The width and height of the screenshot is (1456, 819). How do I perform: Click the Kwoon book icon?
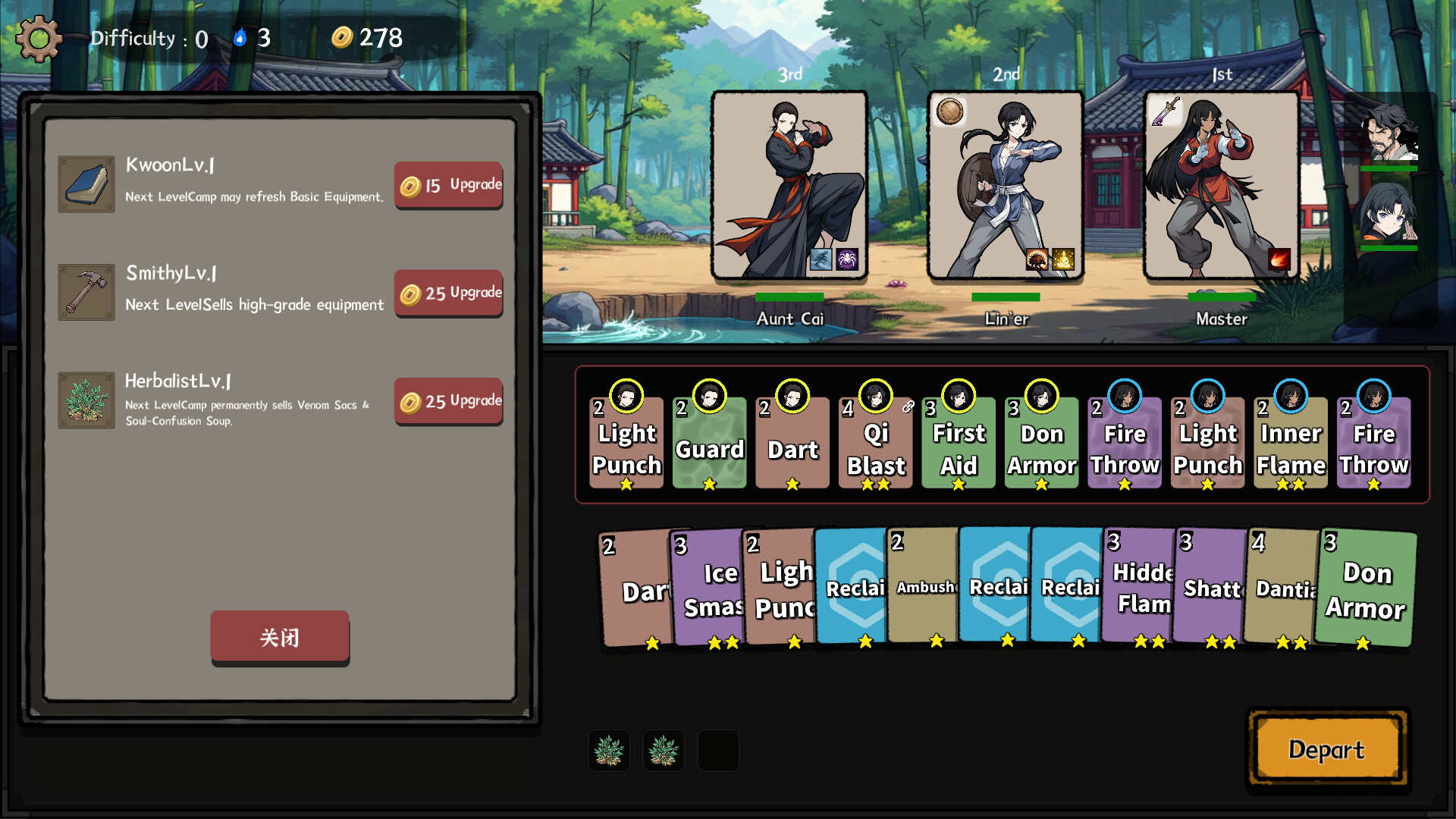(86, 183)
